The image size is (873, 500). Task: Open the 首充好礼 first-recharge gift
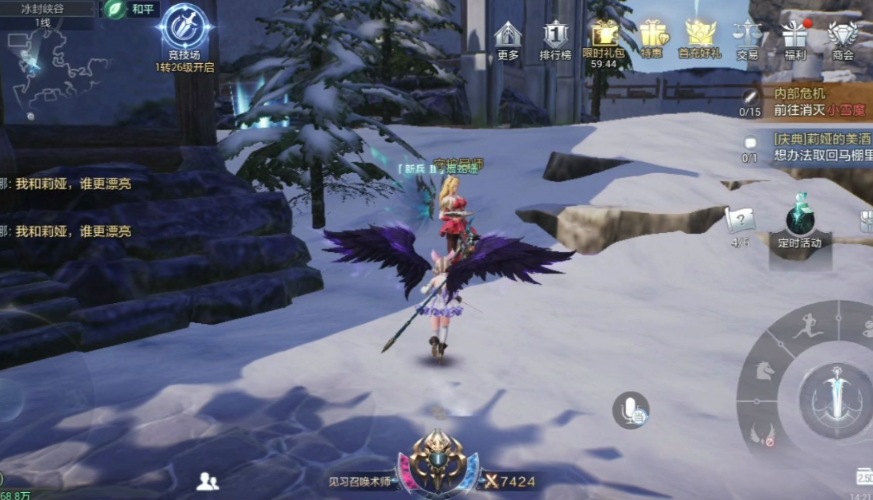pos(700,38)
